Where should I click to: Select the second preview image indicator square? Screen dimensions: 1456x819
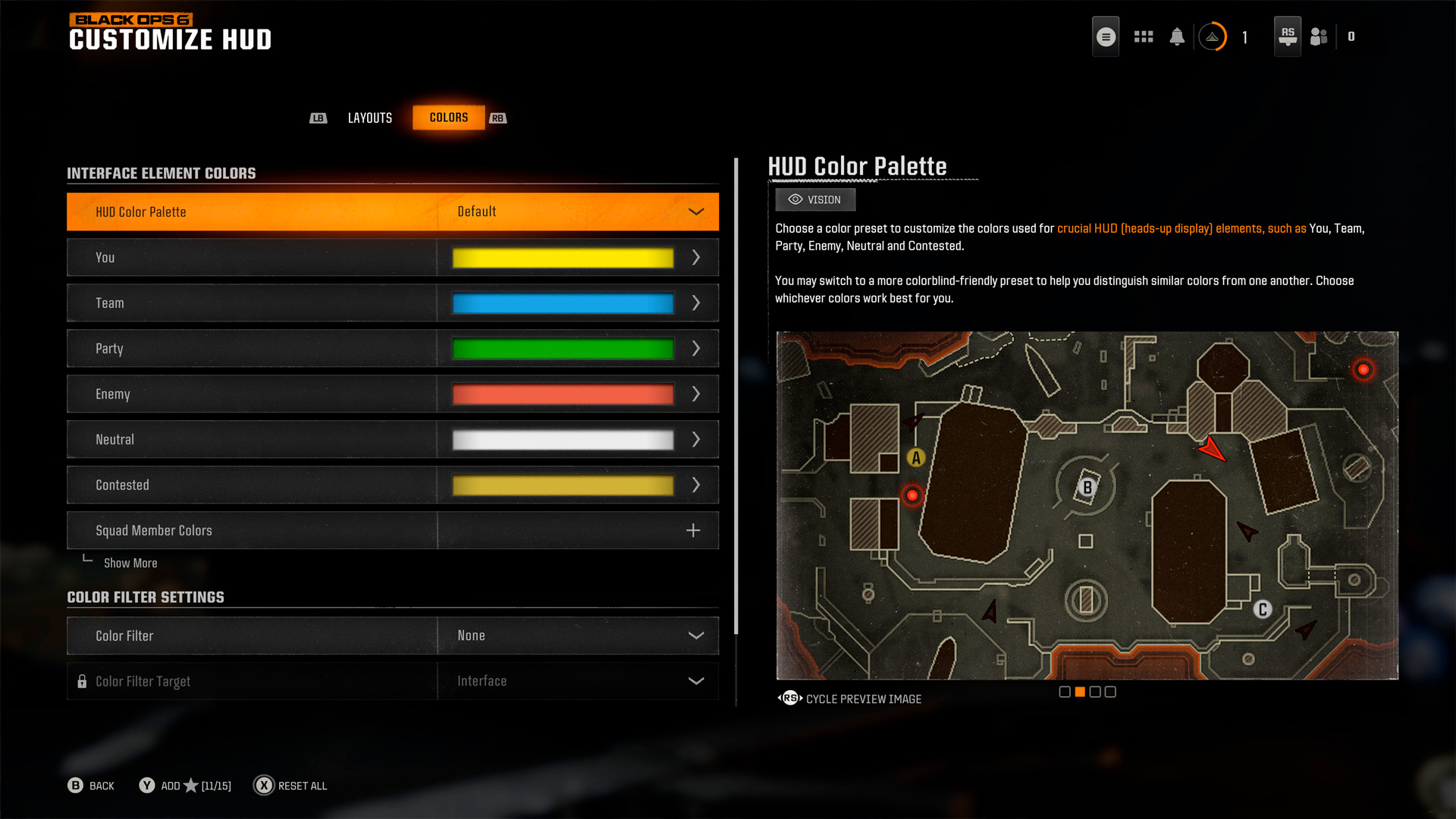[x=1079, y=692]
